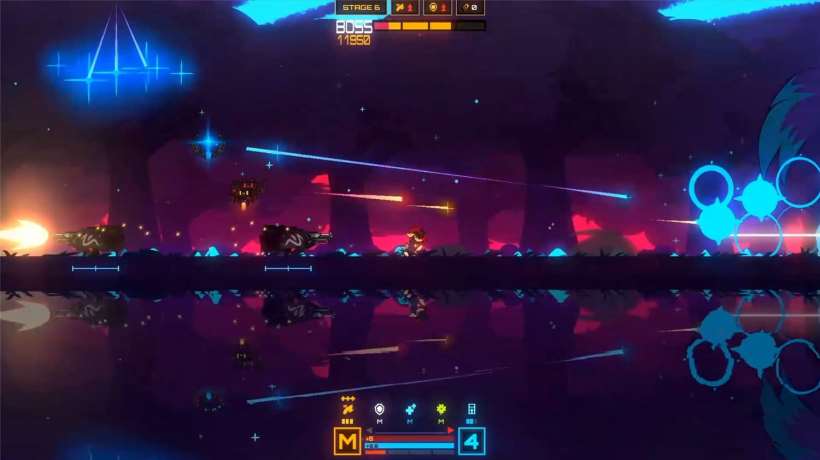Click the blue number 4 box

point(472,441)
